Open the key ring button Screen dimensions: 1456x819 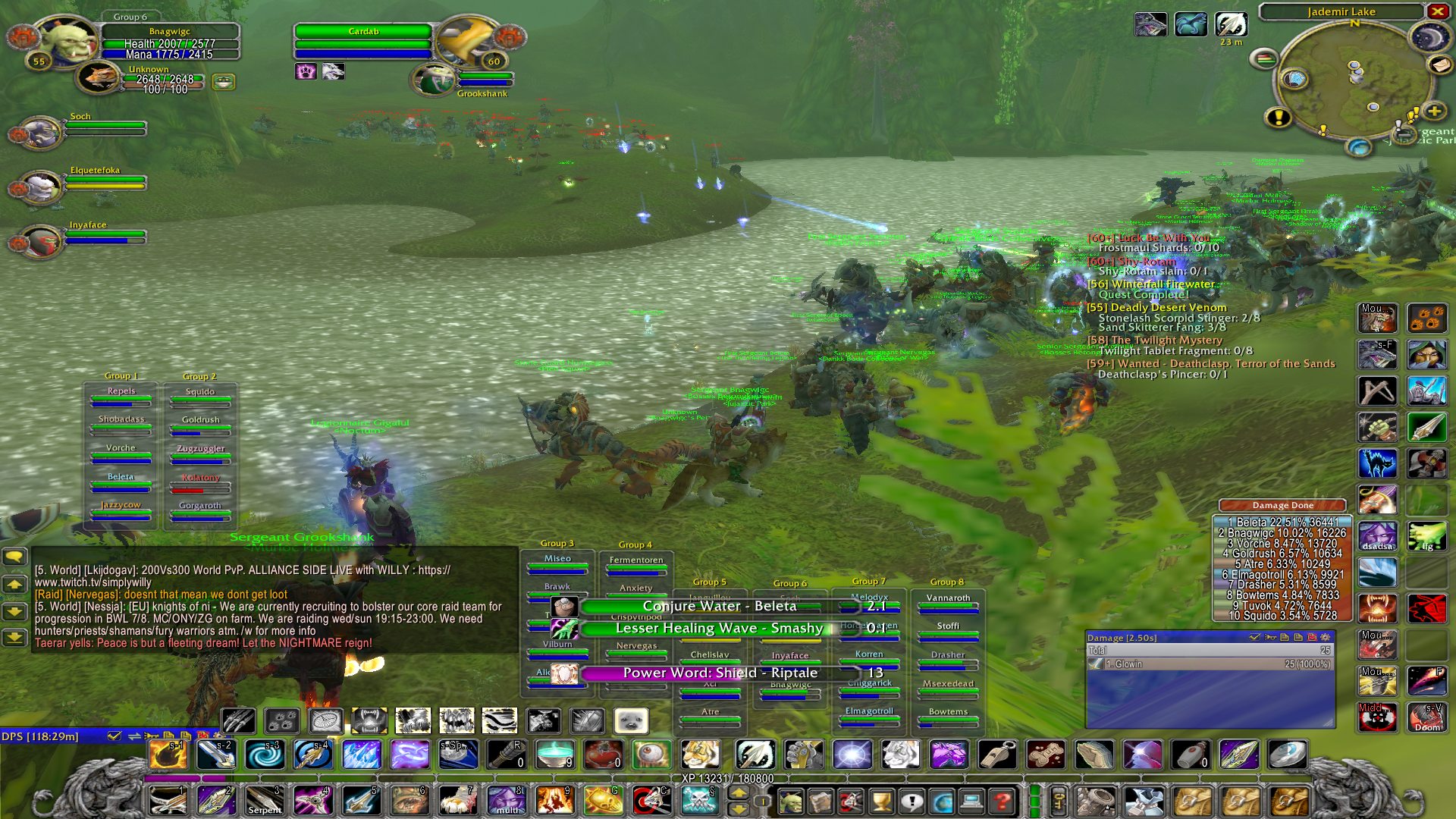[1059, 801]
